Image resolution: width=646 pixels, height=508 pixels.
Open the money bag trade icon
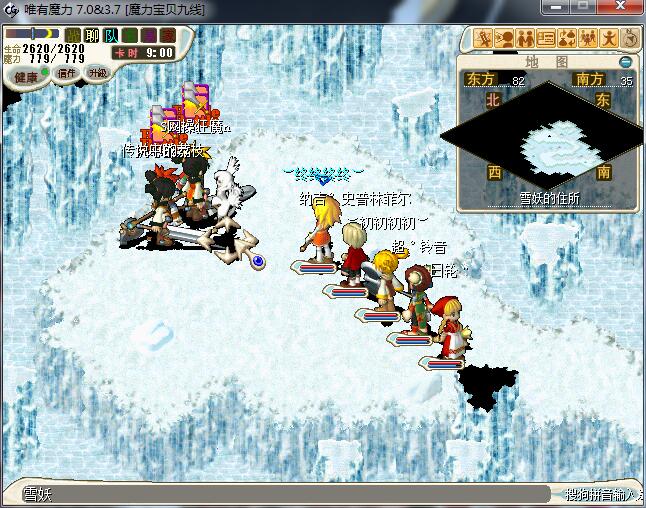point(566,39)
